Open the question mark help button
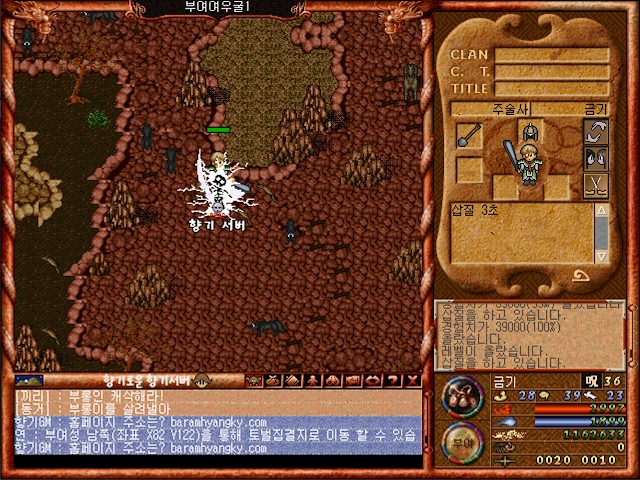Screen dimensions: 640x480 click(x=391, y=380)
